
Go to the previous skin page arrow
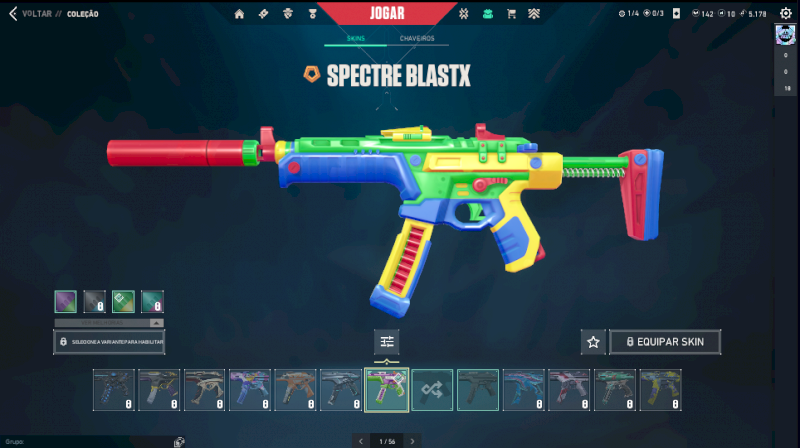pyautogui.click(x=361, y=441)
